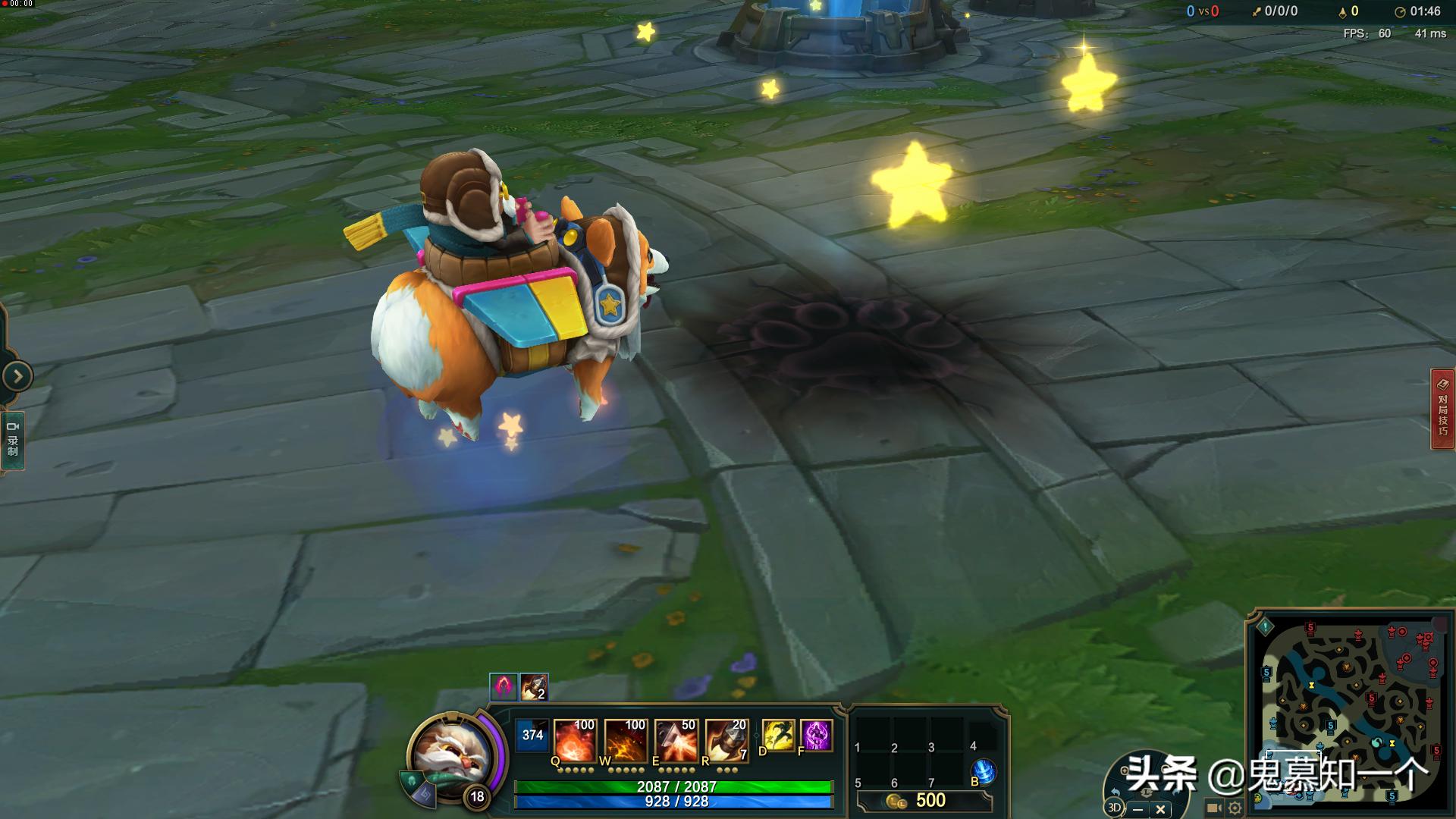Activate Corki's Q Phosphorus Bomb ability
The height and width of the screenshot is (819, 1456).
575,739
